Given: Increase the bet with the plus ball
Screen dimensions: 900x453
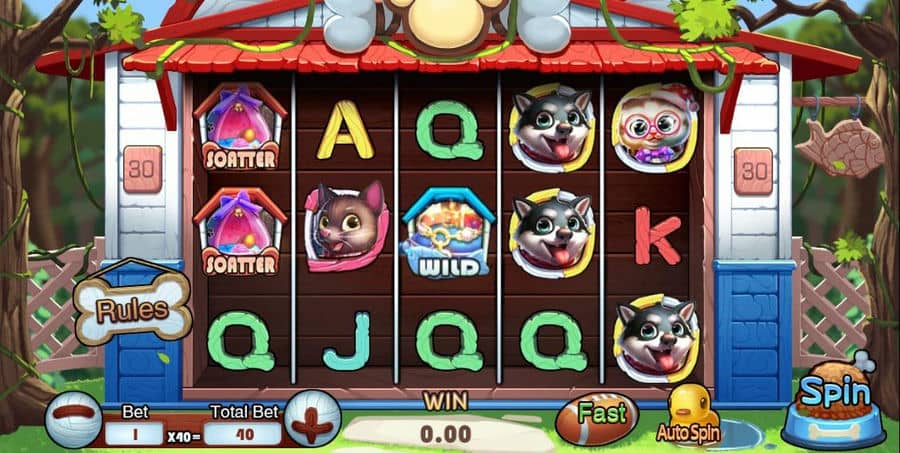Looking at the screenshot, I should [x=312, y=418].
